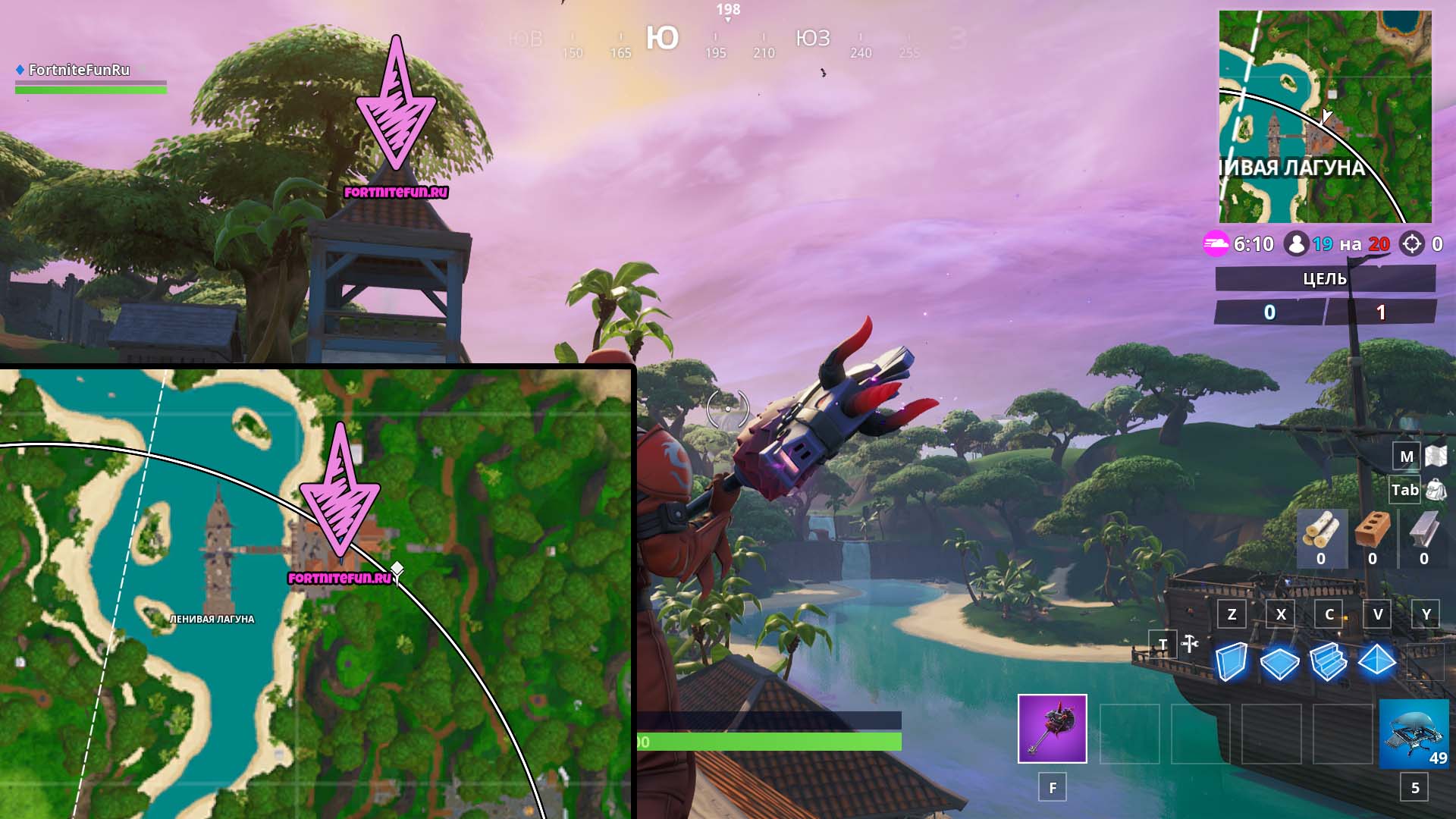The image size is (1456, 819).
Task: Select the wood material icon
Action: coord(1321,531)
